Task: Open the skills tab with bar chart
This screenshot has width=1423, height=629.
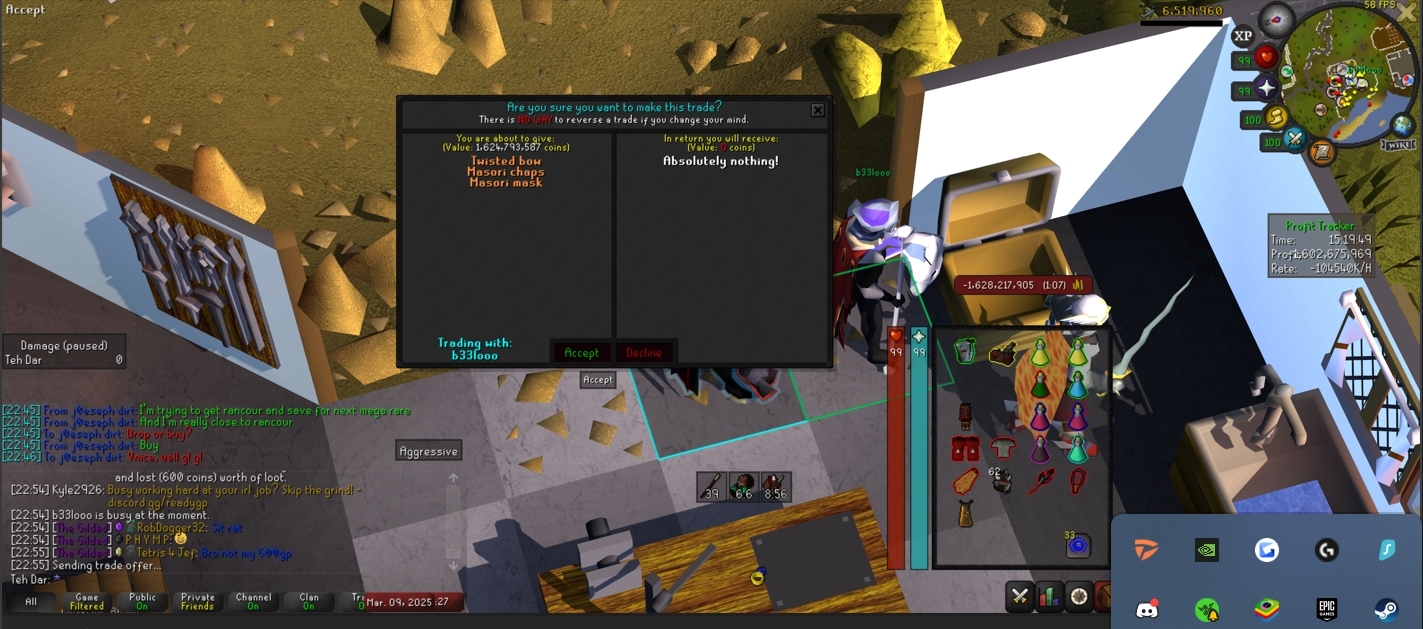Action: click(x=1049, y=597)
